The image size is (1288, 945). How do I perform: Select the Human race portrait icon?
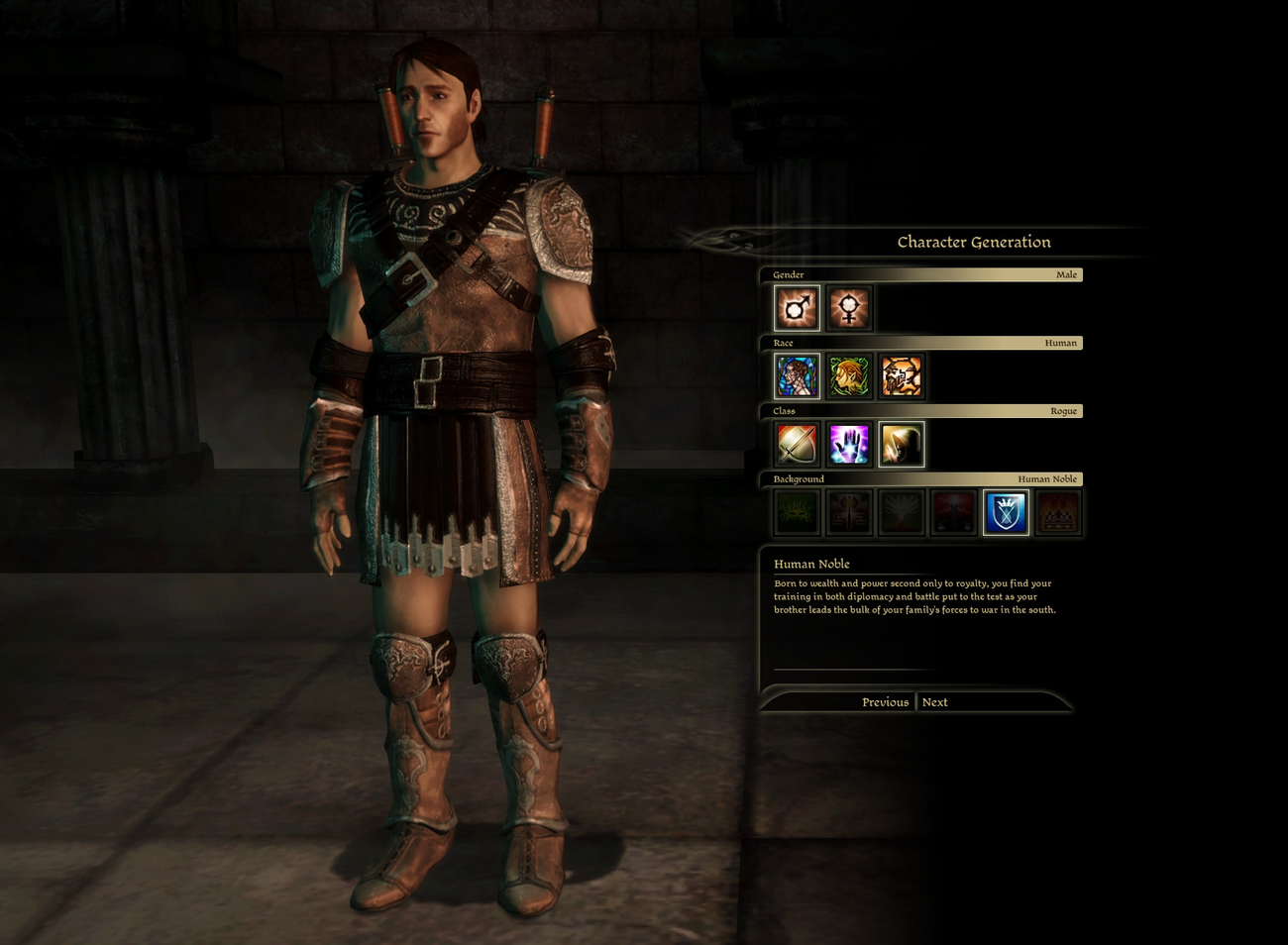796,375
